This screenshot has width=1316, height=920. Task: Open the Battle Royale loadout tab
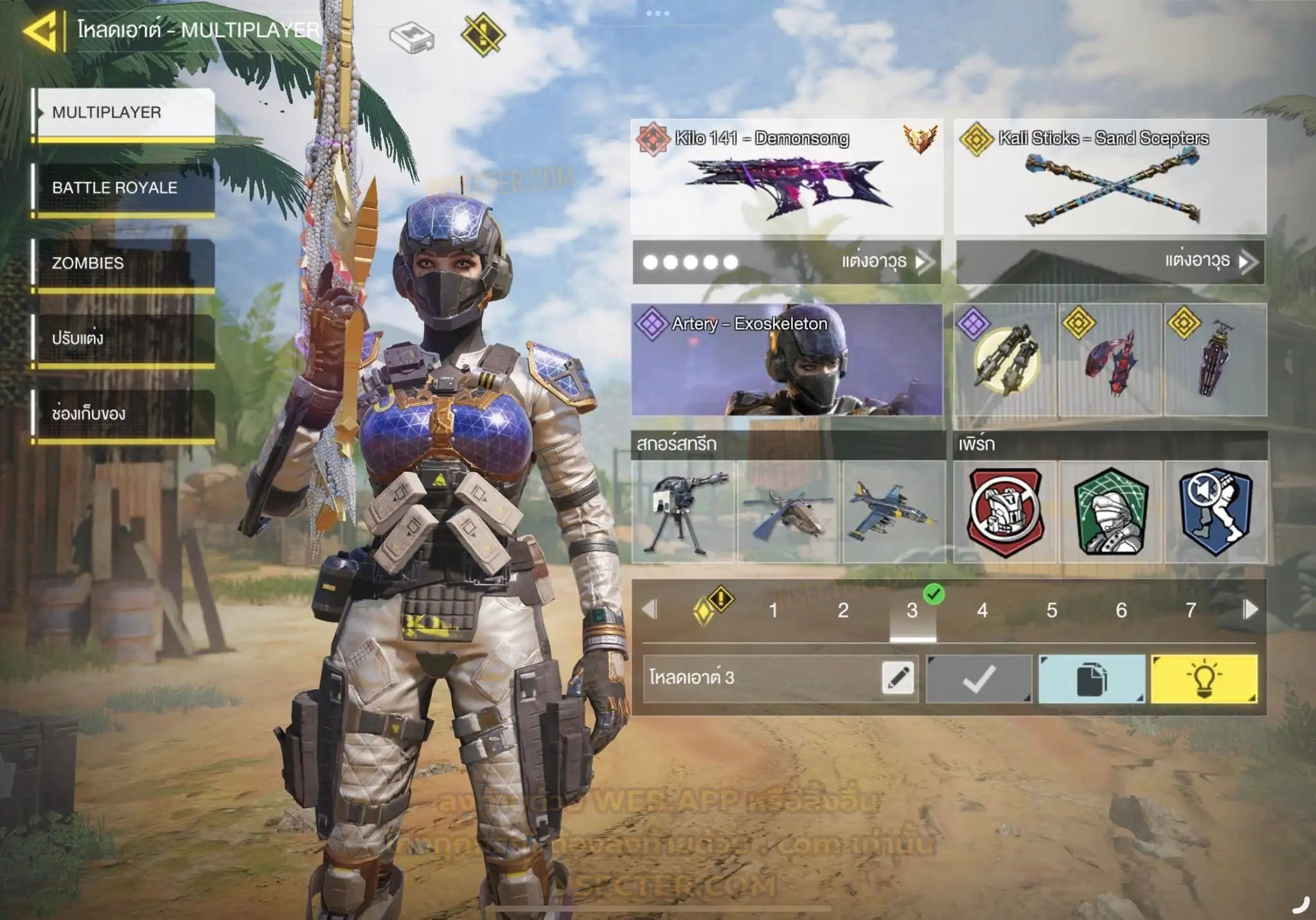coord(123,188)
